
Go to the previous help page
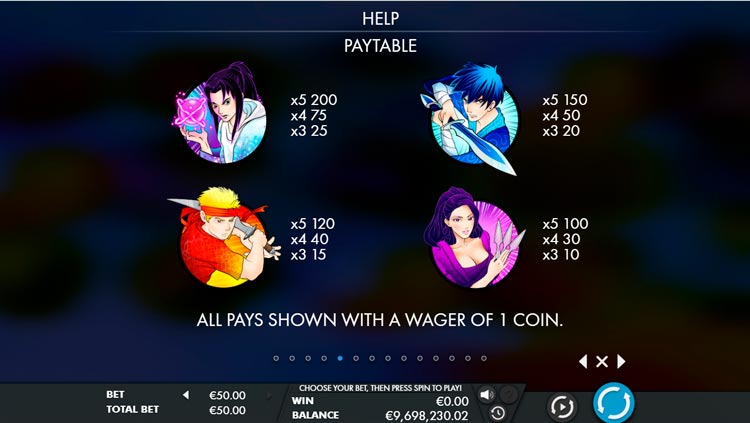[x=583, y=361]
